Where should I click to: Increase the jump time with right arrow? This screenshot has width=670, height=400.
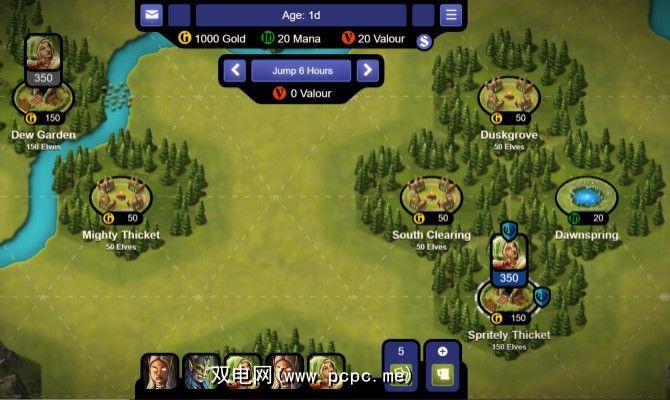coord(366,70)
